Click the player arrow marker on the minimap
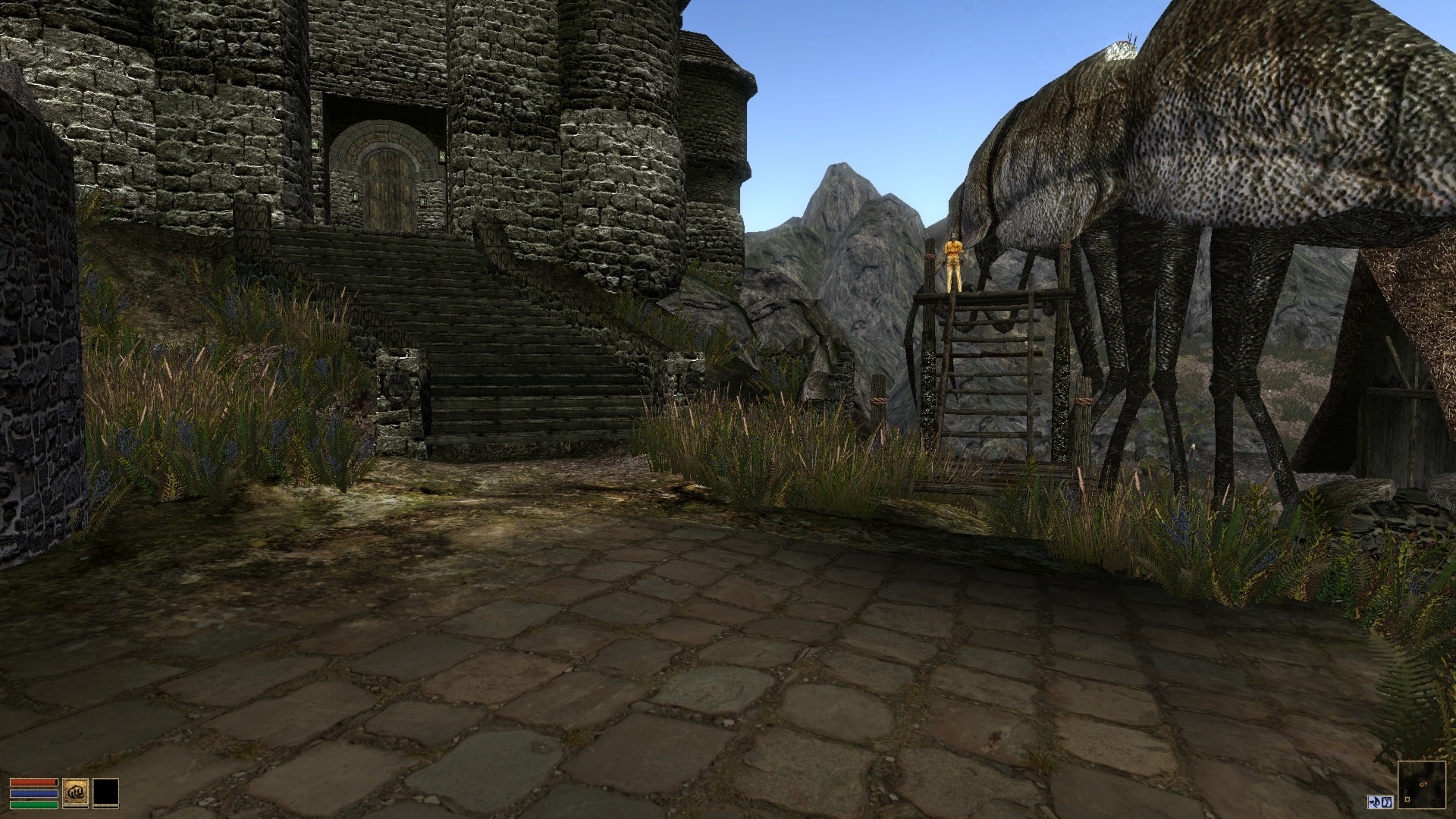Screen dimensions: 1456x819 click(1423, 784)
